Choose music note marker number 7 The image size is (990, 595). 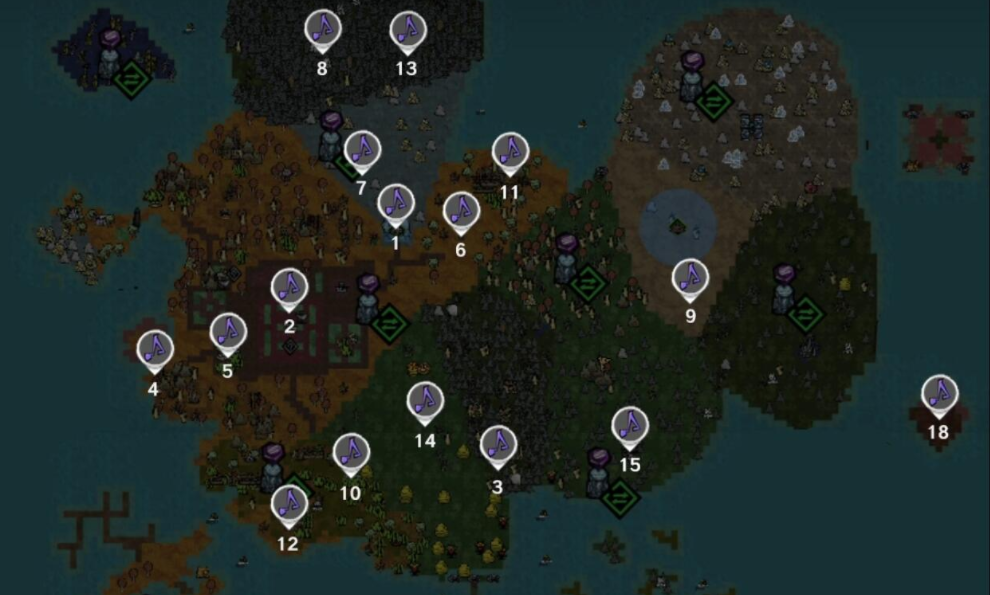tap(362, 149)
